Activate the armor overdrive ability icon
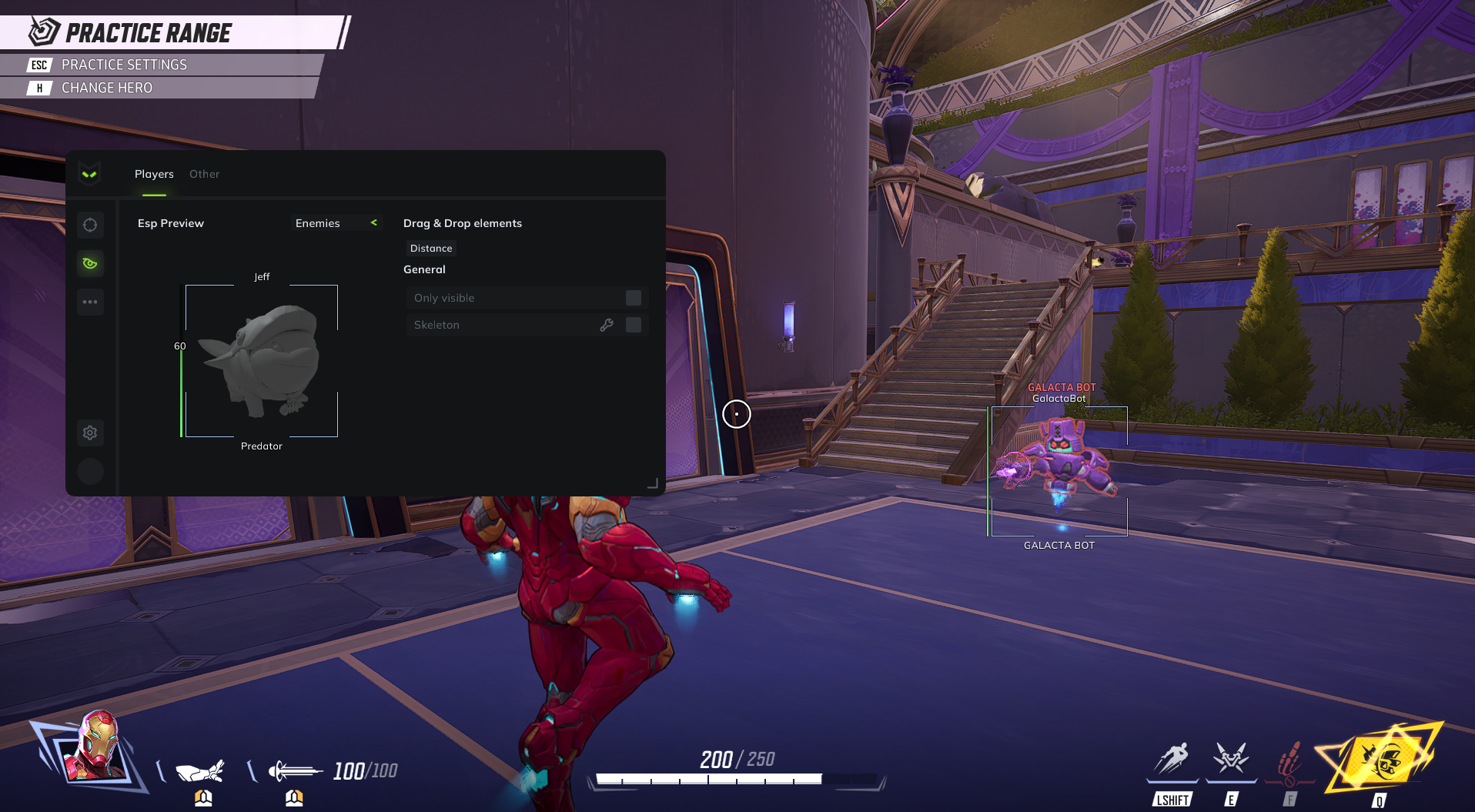The width and height of the screenshot is (1475, 812). click(x=1230, y=759)
